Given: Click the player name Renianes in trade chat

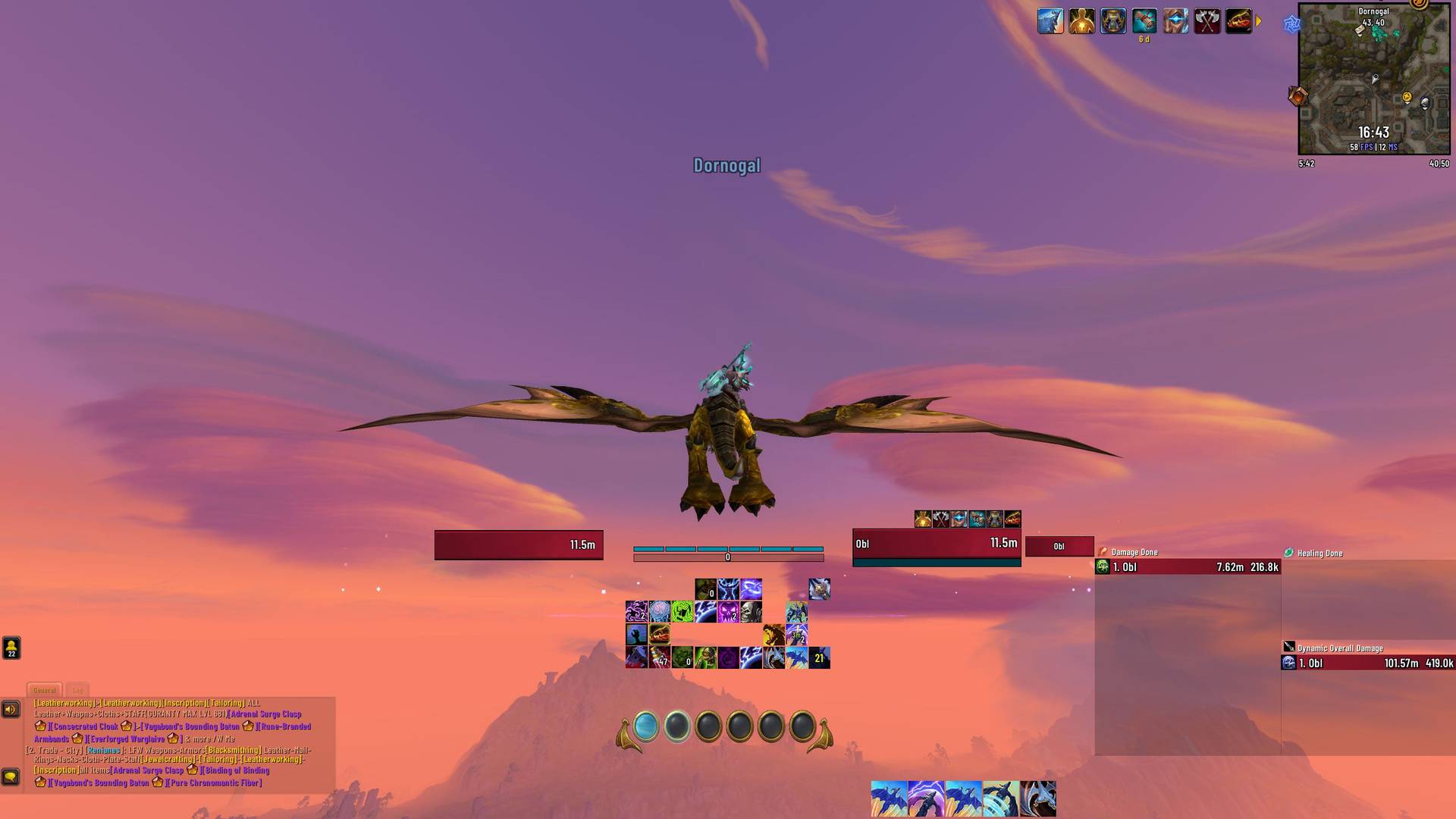Looking at the screenshot, I should click(x=104, y=750).
